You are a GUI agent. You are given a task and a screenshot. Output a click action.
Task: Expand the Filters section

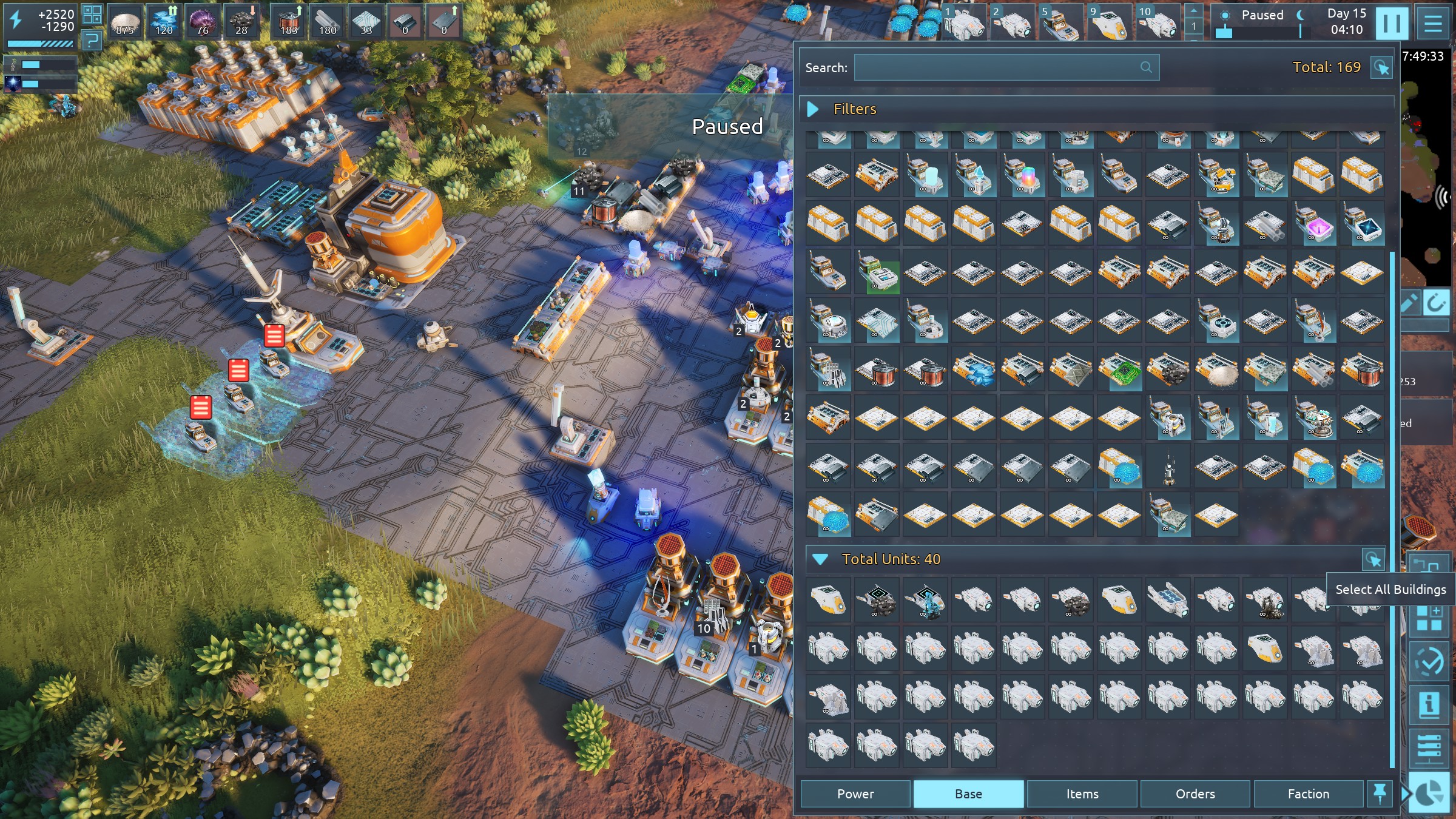[813, 109]
